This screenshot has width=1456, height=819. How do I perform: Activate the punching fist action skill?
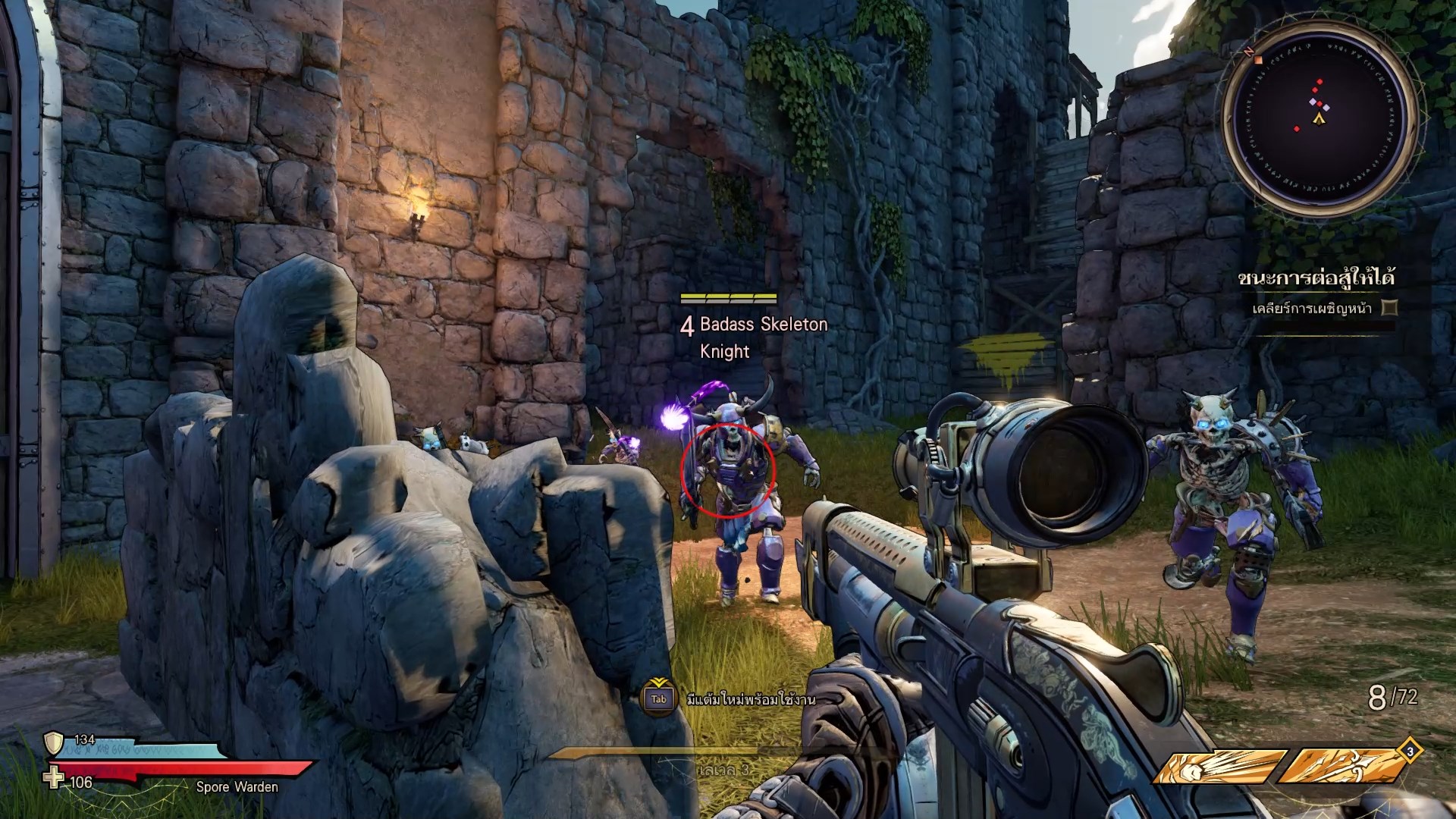pos(1219,767)
